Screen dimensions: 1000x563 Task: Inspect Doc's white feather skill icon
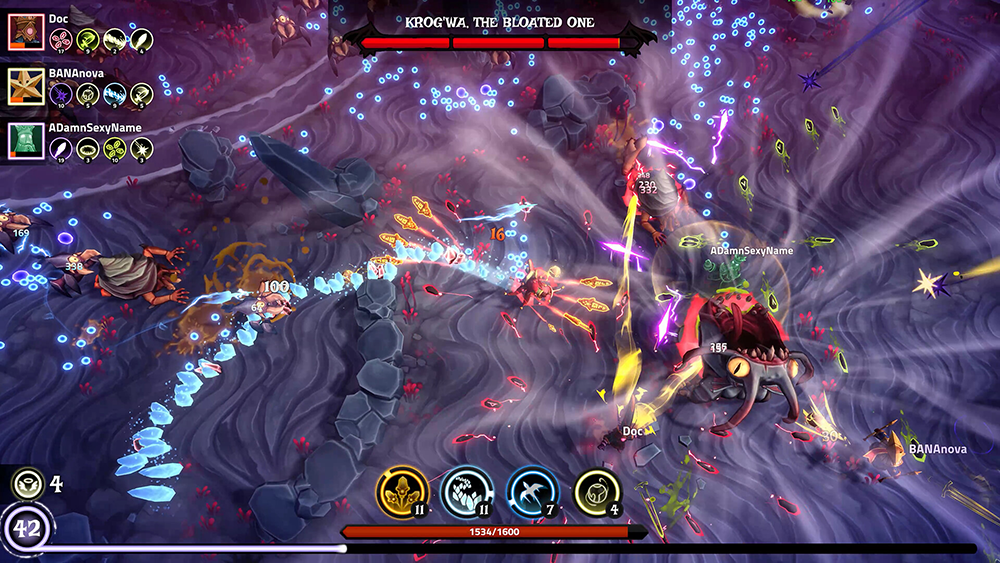tap(142, 40)
